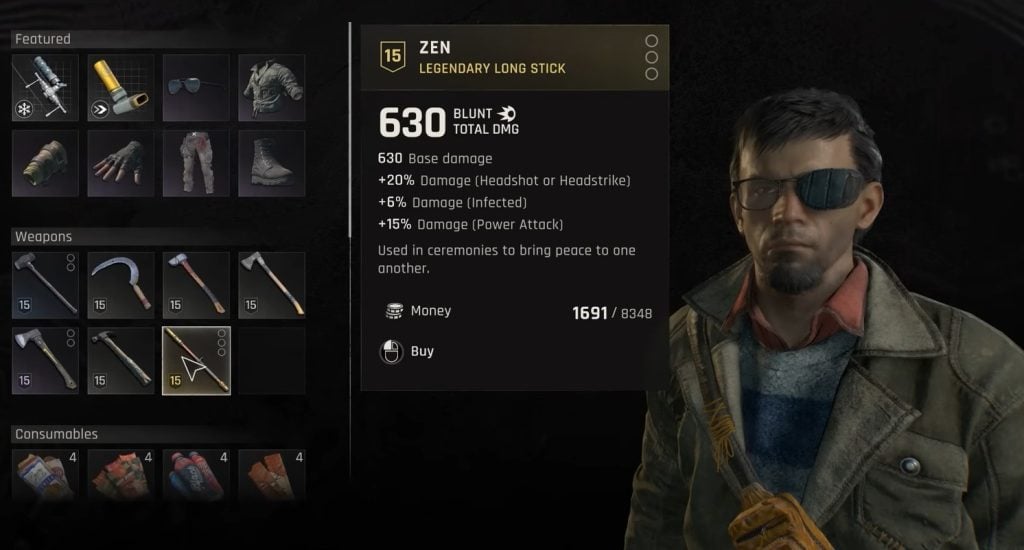Select the camo bracer item
Image resolution: width=1024 pixels, height=550 pixels.
[x=46, y=163]
